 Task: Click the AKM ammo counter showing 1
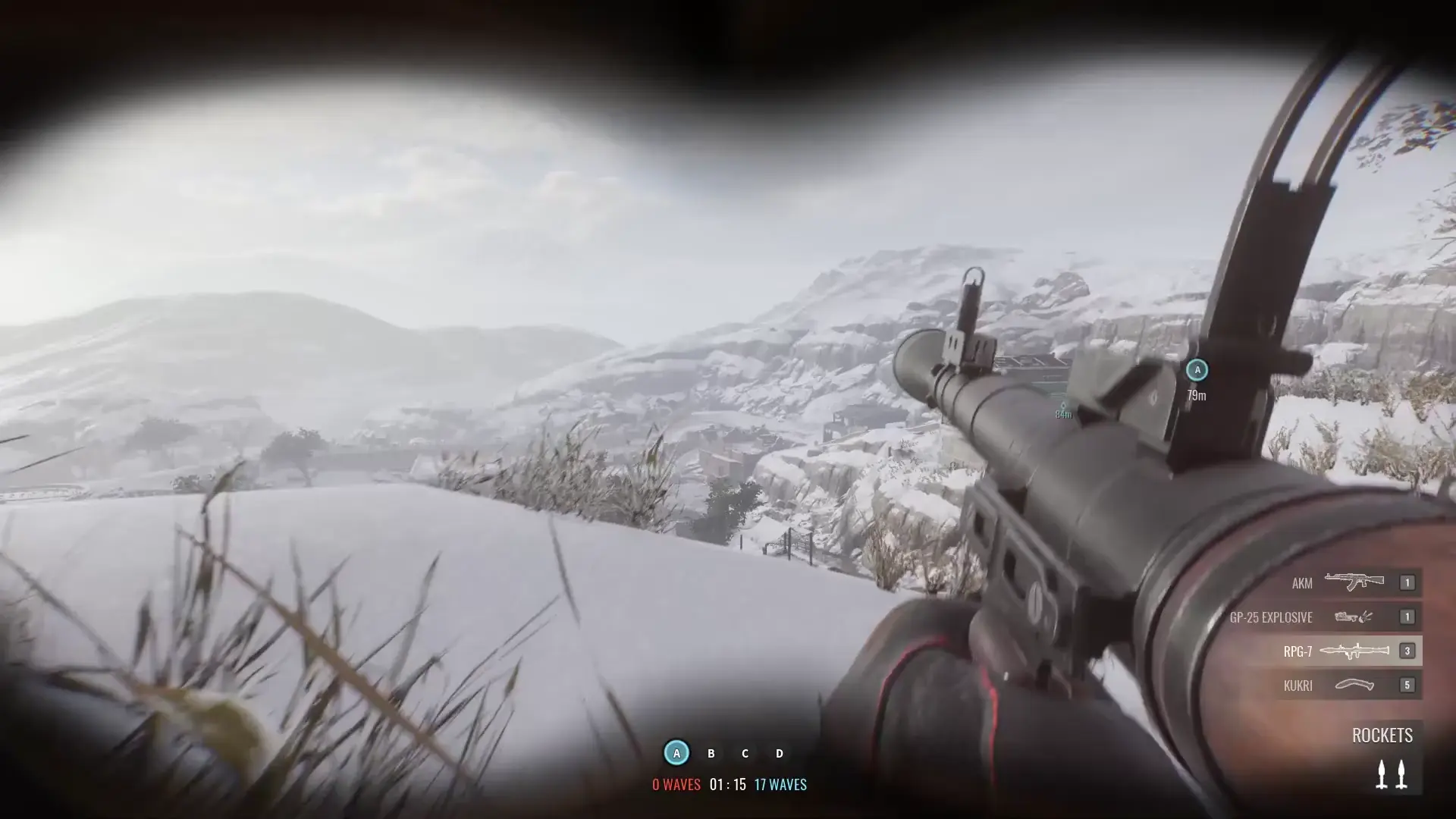(x=1408, y=583)
